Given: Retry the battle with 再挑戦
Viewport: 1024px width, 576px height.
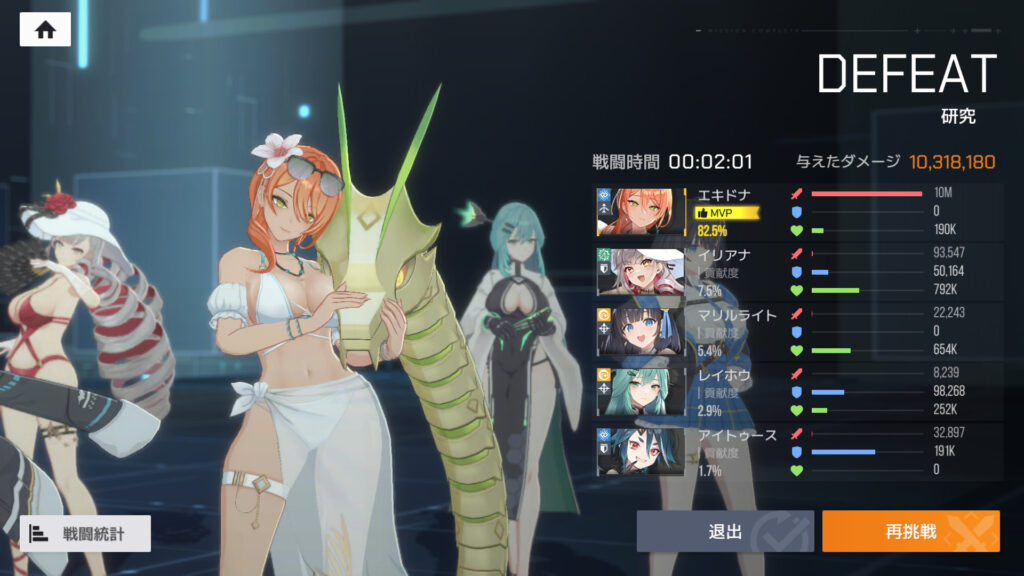Looking at the screenshot, I should [x=910, y=532].
